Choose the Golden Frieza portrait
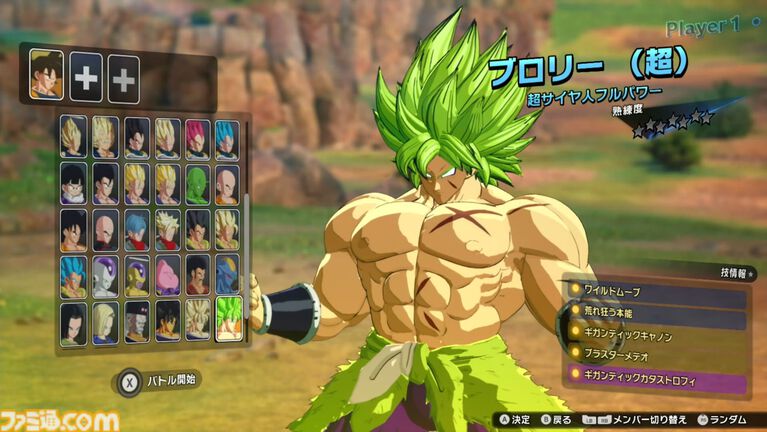 (136, 275)
